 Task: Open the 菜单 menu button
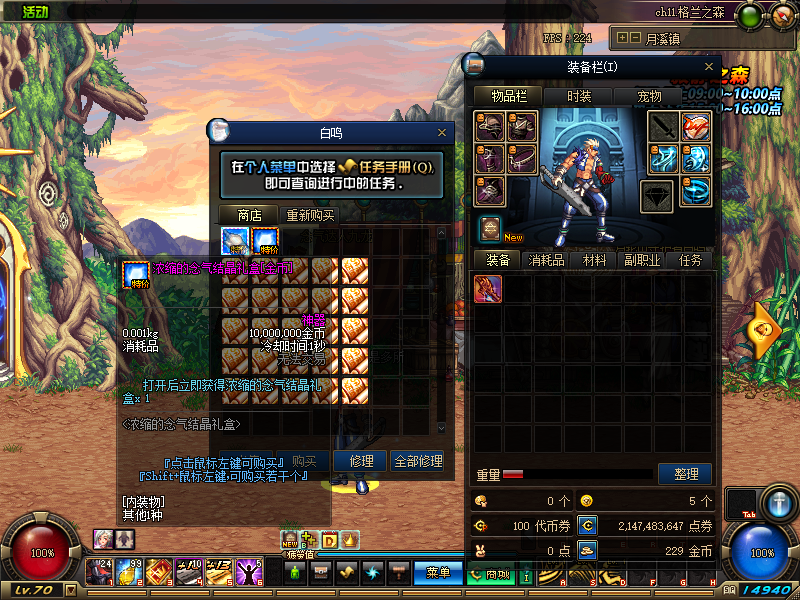point(438,573)
